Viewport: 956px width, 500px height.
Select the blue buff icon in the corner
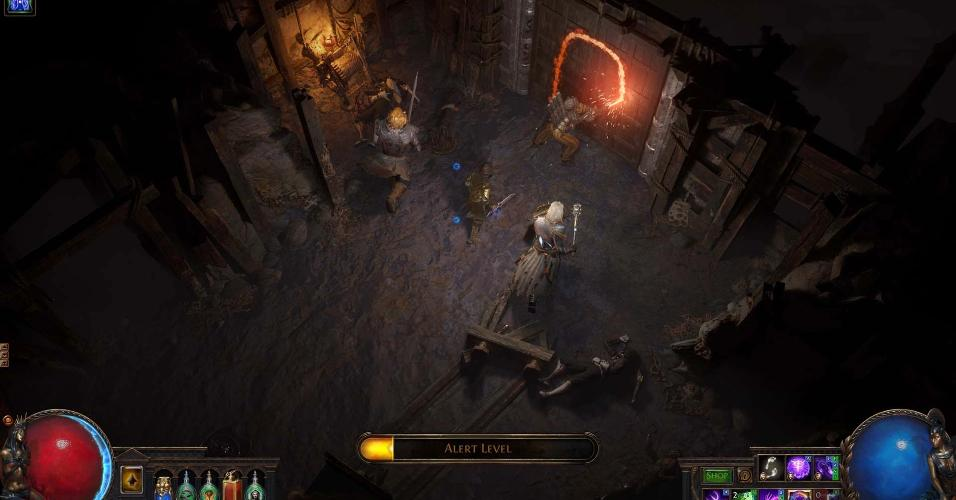19,6
